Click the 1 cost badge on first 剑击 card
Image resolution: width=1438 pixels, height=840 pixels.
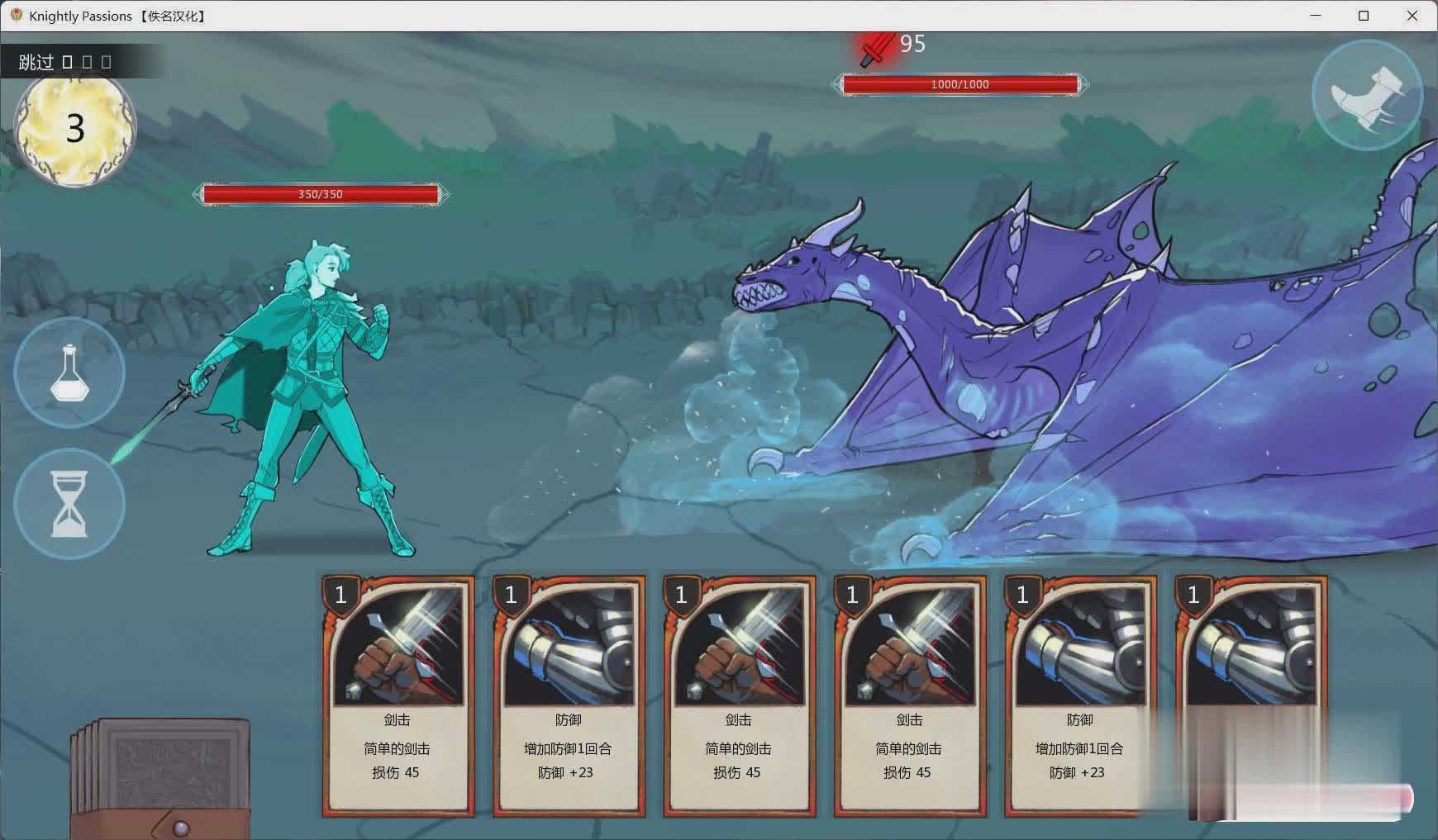coord(340,595)
